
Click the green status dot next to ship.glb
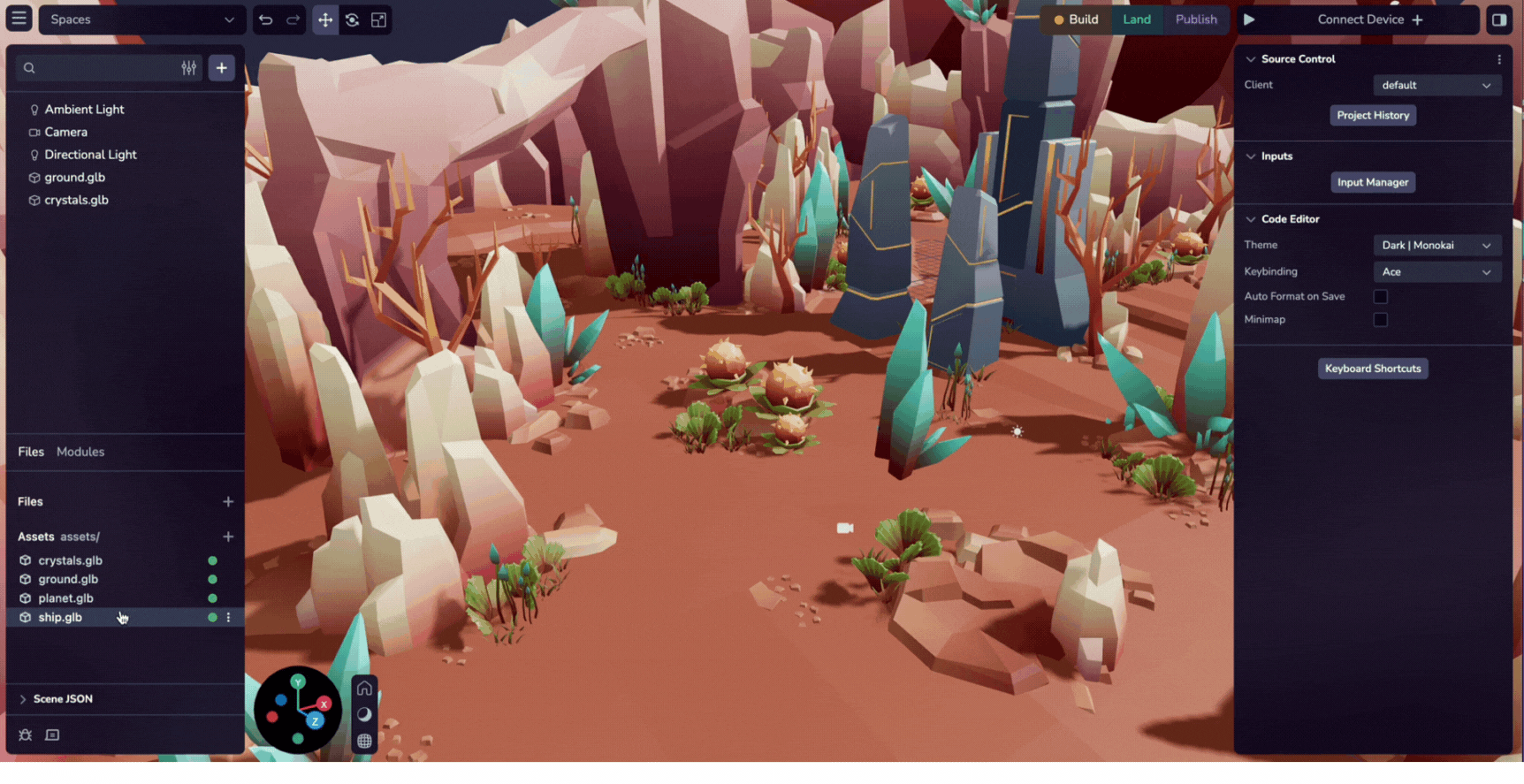coord(211,617)
